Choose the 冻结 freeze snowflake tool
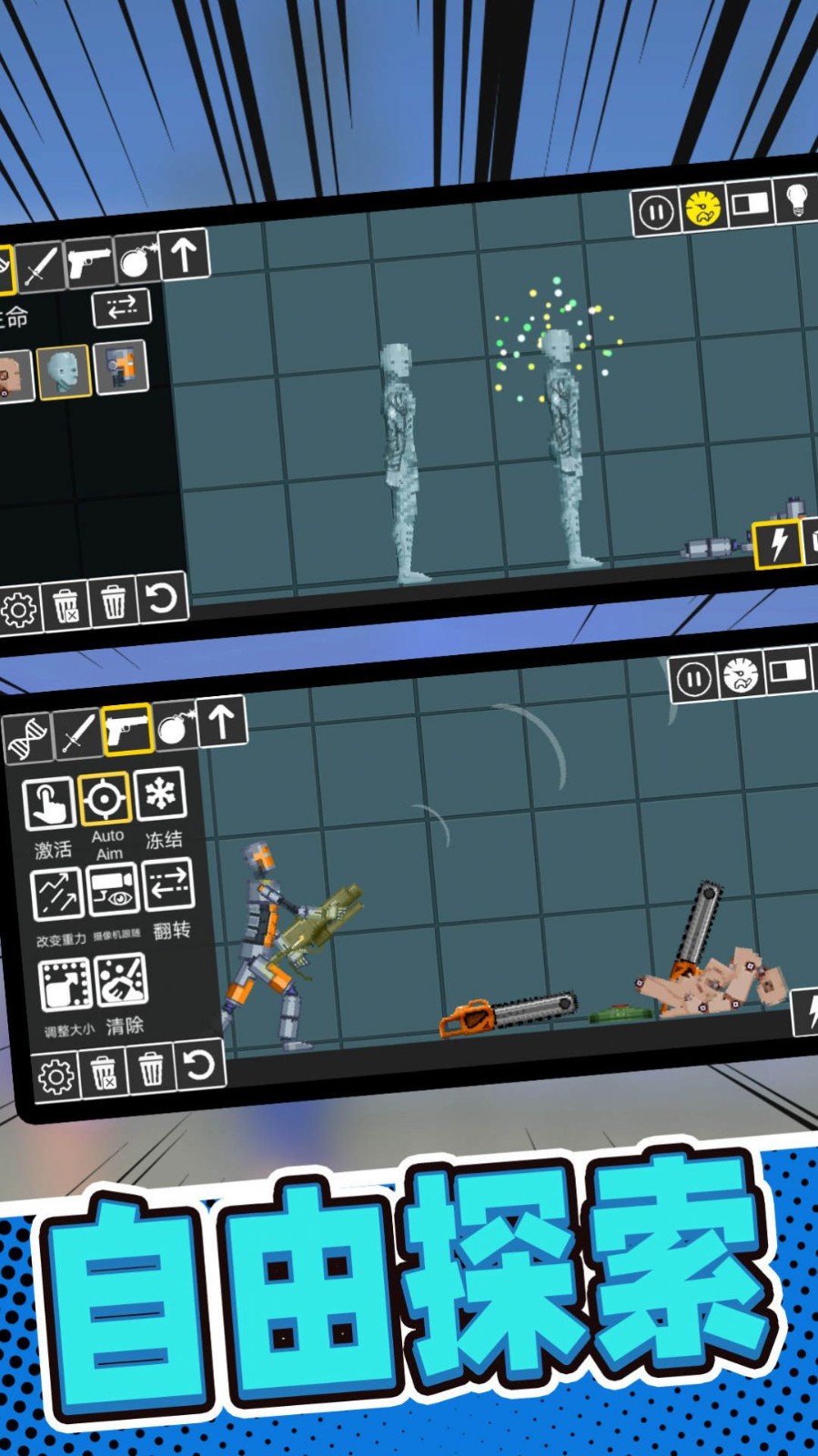 (160, 794)
